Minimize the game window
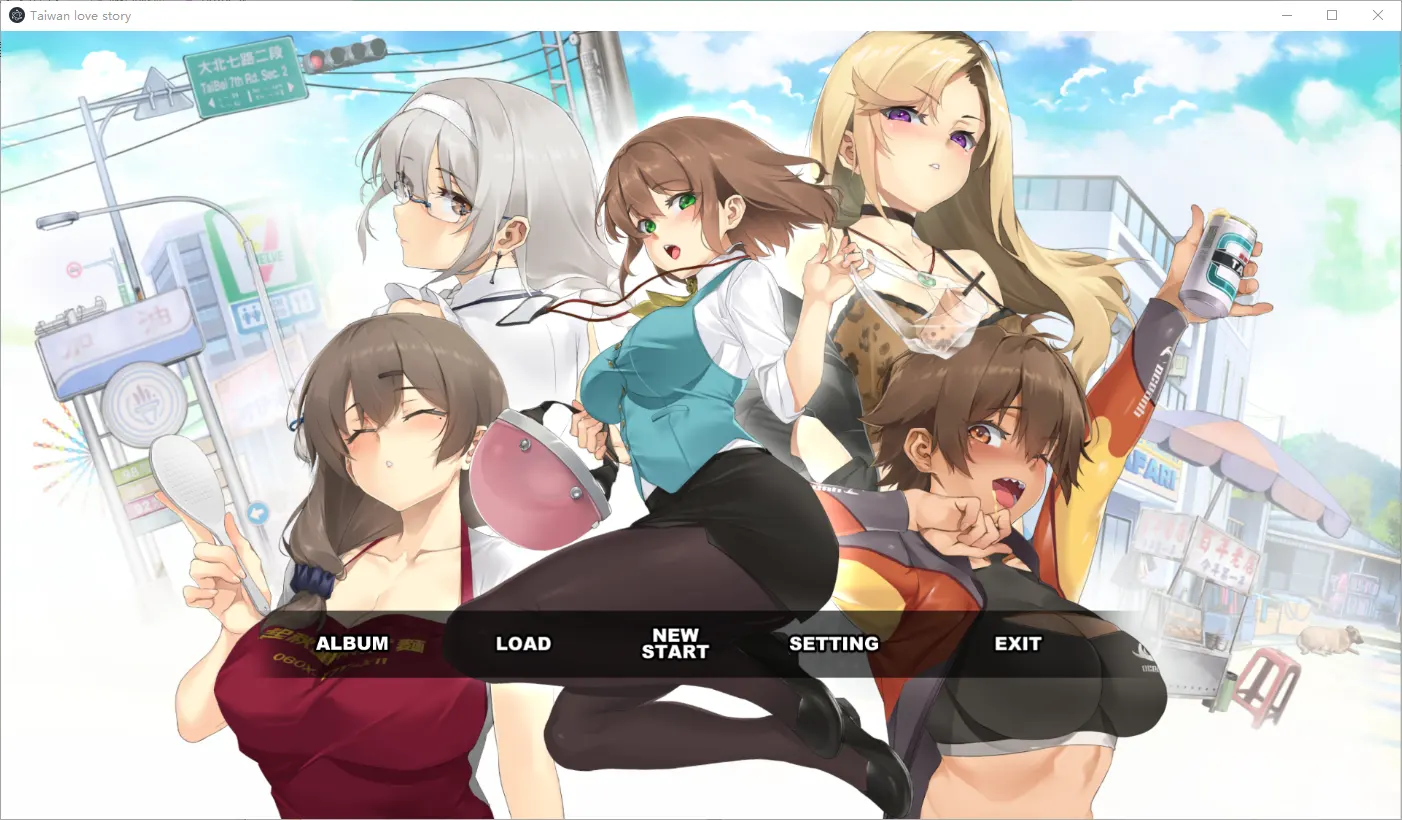This screenshot has width=1402, height=820. point(1286,15)
